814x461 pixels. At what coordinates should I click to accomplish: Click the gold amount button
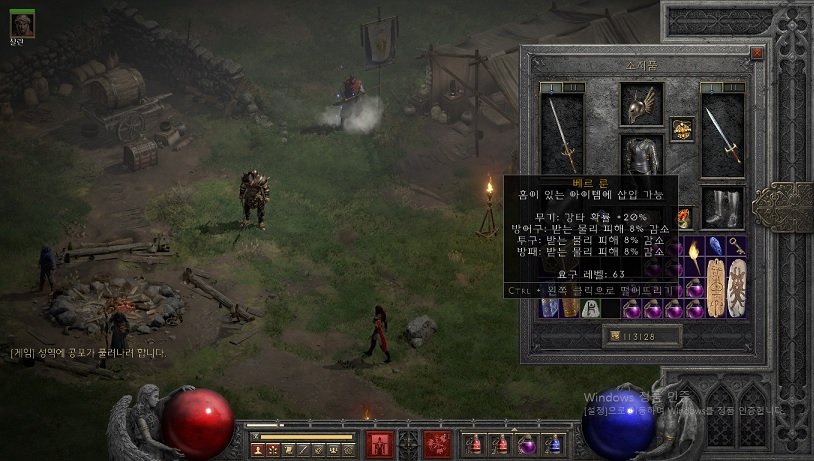[x=640, y=336]
